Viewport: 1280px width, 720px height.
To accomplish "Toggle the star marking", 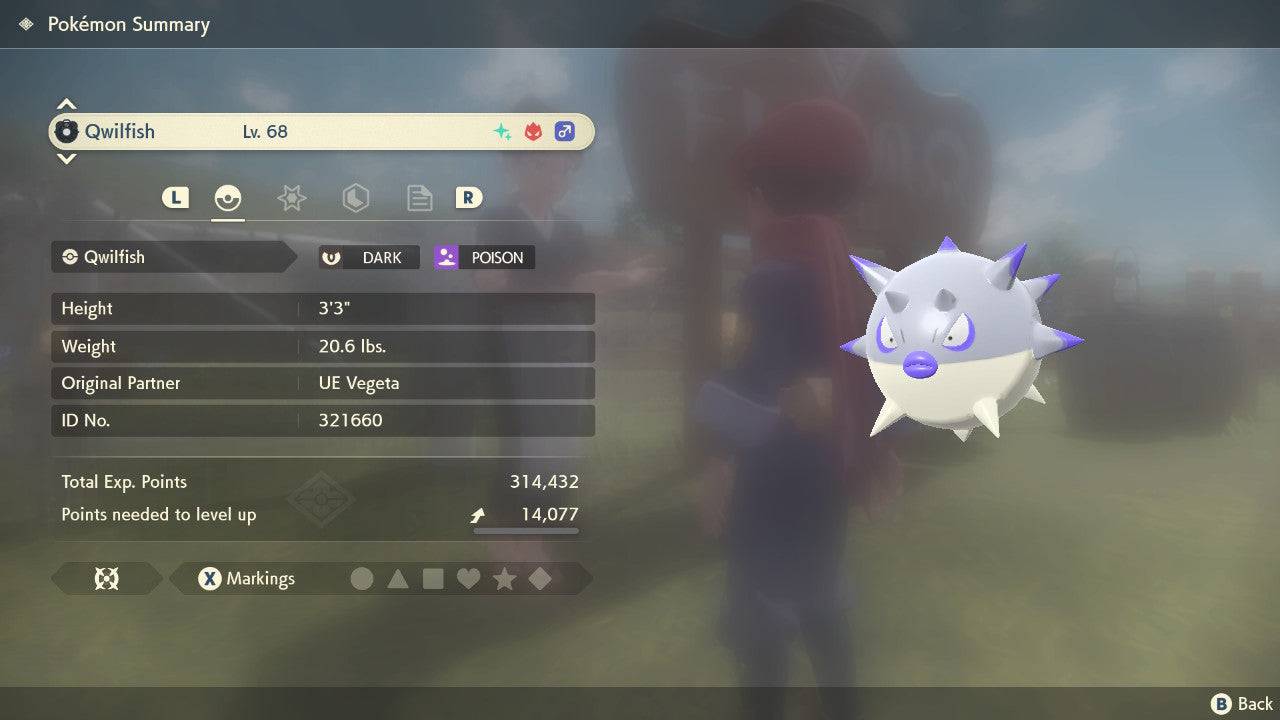I will pyautogui.click(x=504, y=579).
